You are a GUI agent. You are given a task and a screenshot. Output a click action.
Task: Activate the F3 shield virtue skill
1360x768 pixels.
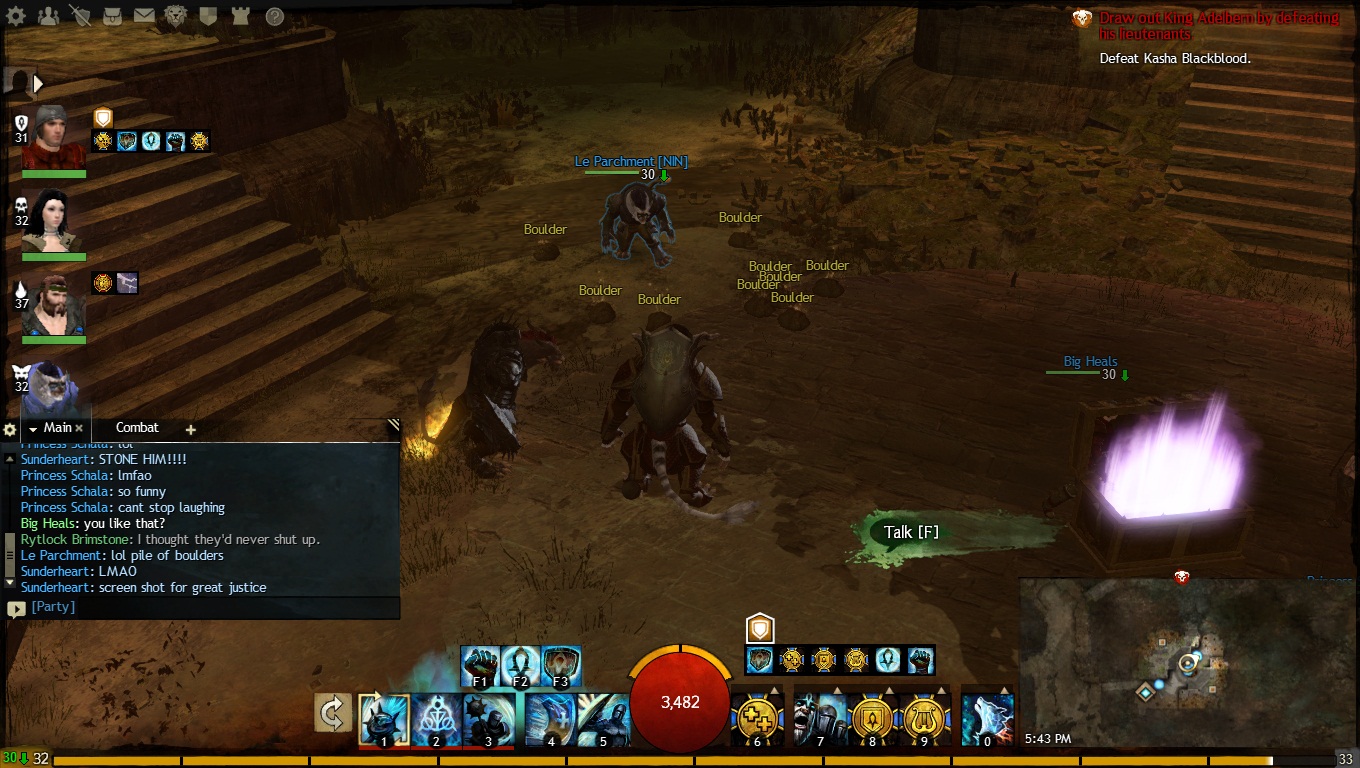[x=561, y=666]
